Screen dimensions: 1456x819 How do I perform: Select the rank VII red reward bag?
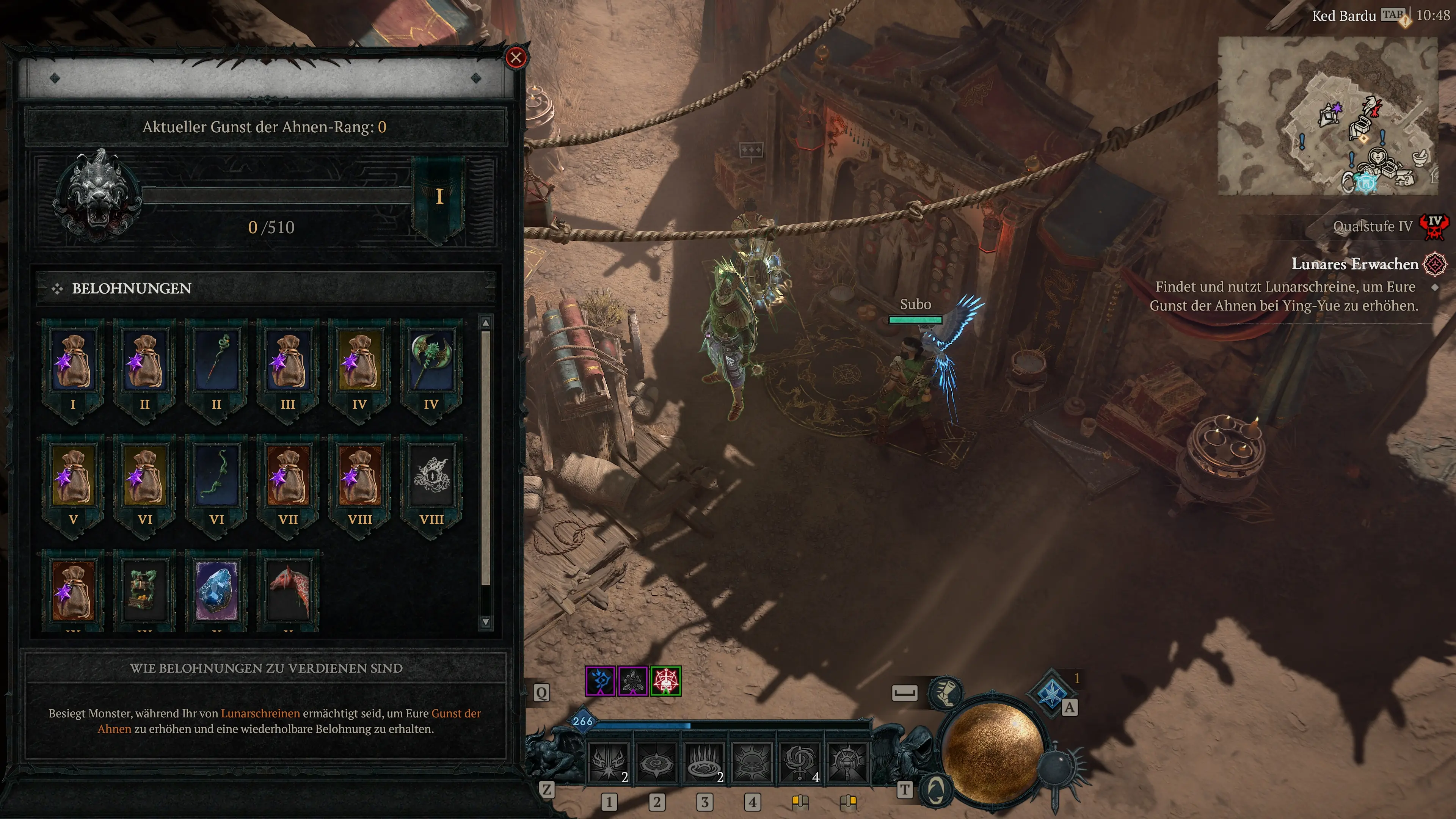tap(288, 477)
